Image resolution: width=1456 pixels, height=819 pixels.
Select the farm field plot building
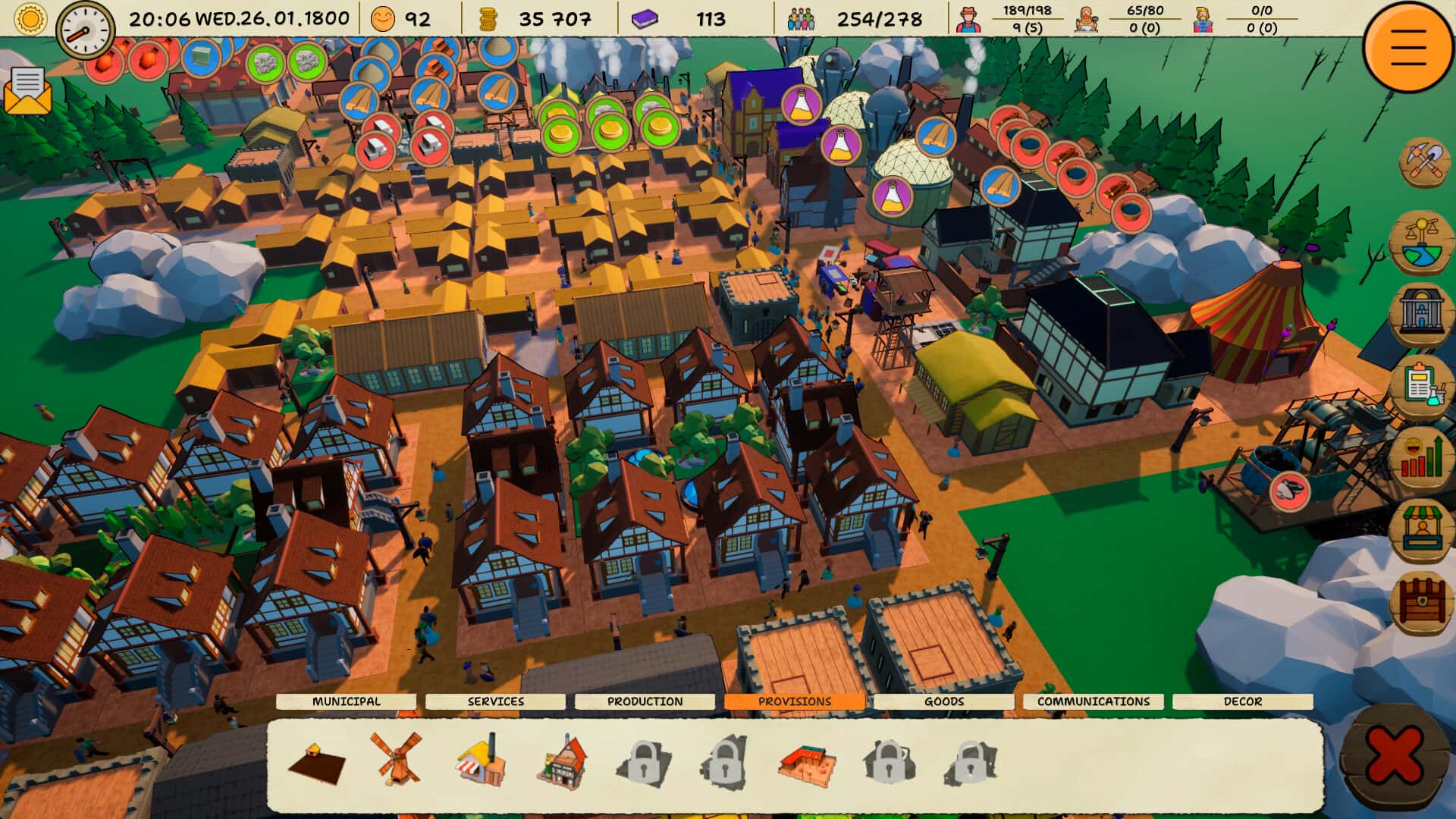pos(316,761)
